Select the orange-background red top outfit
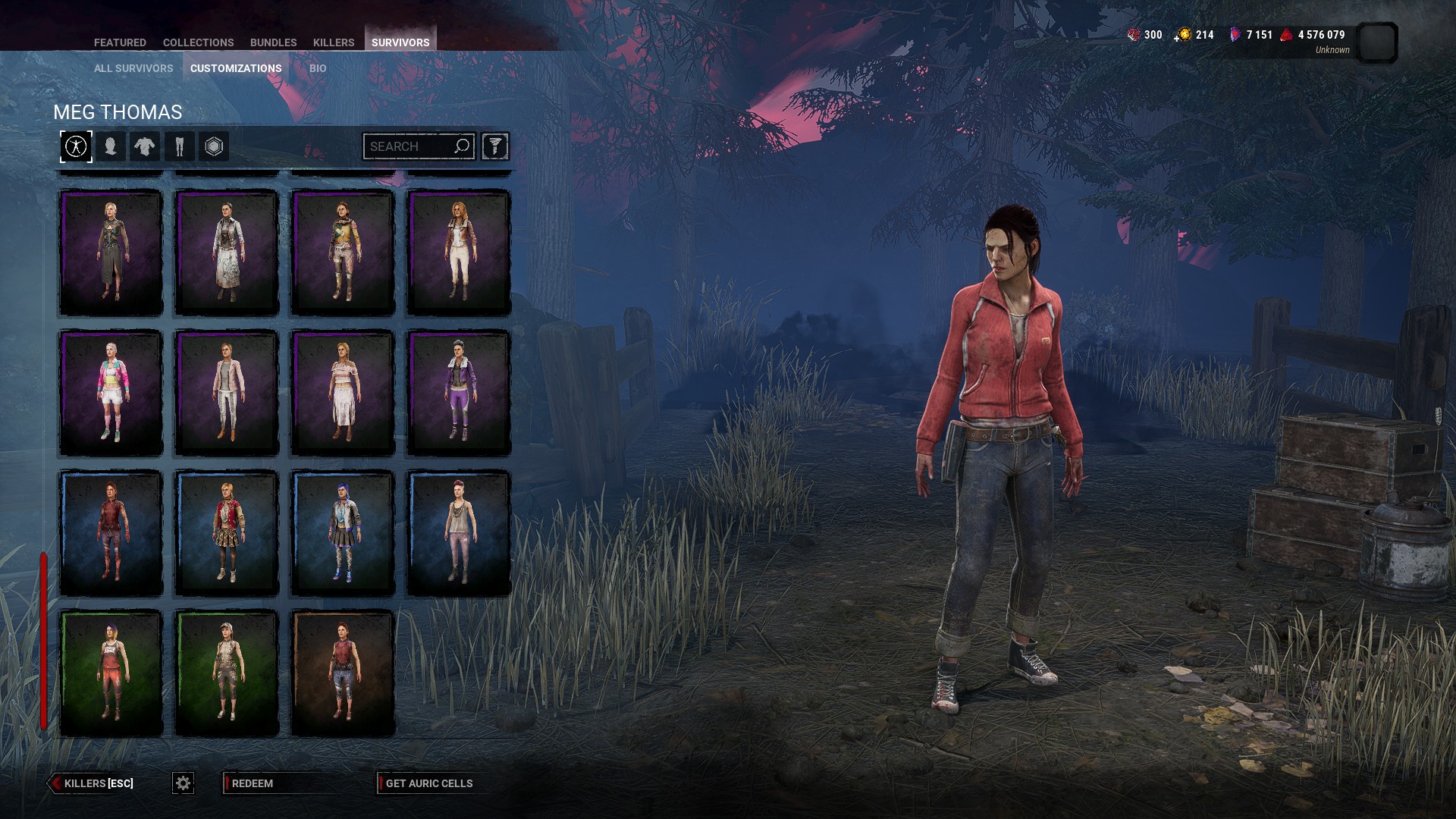 point(343,673)
